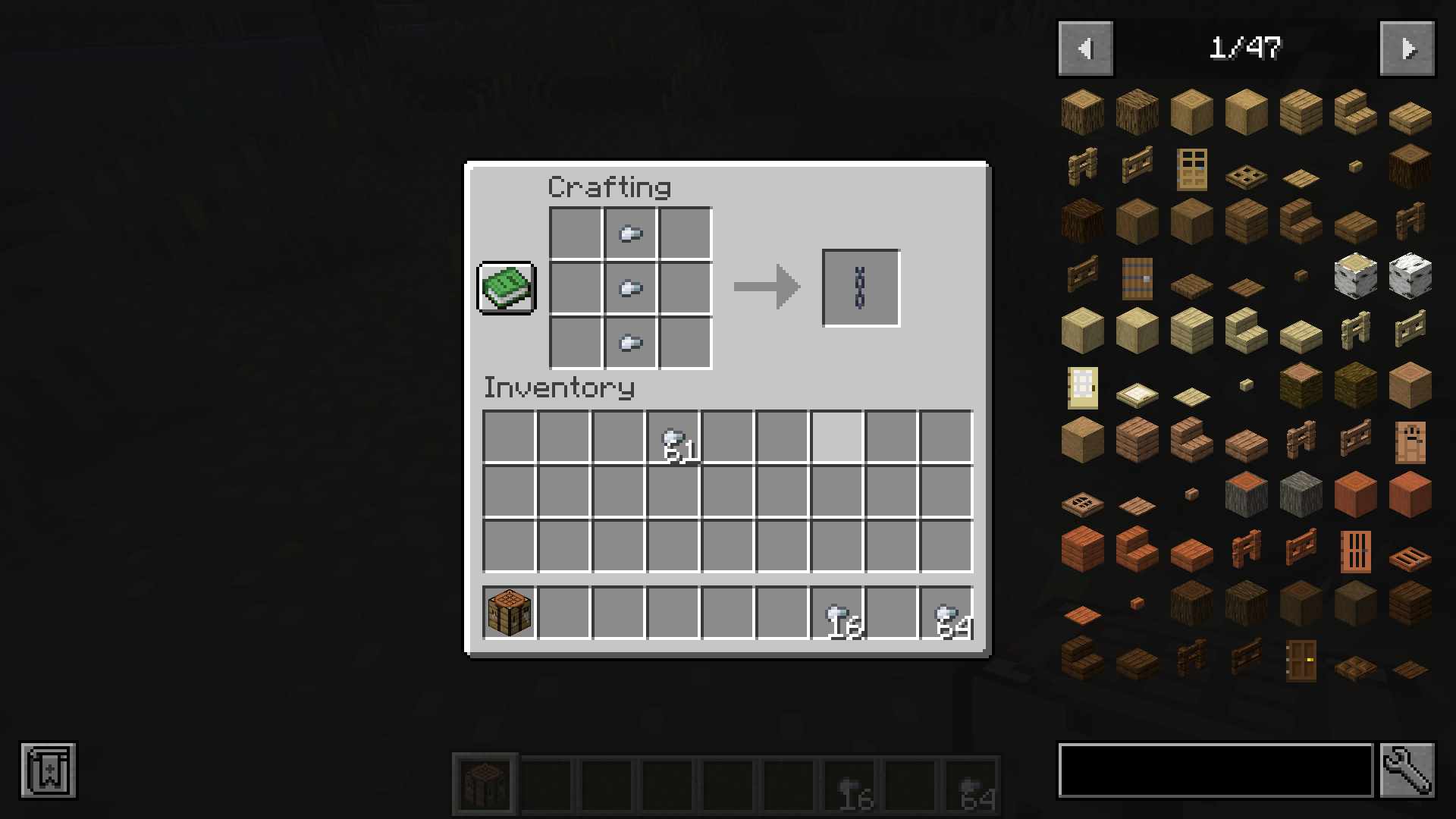The height and width of the screenshot is (819, 1456).
Task: Click the crafting table in the inventory hotbar slot
Action: coord(509,612)
